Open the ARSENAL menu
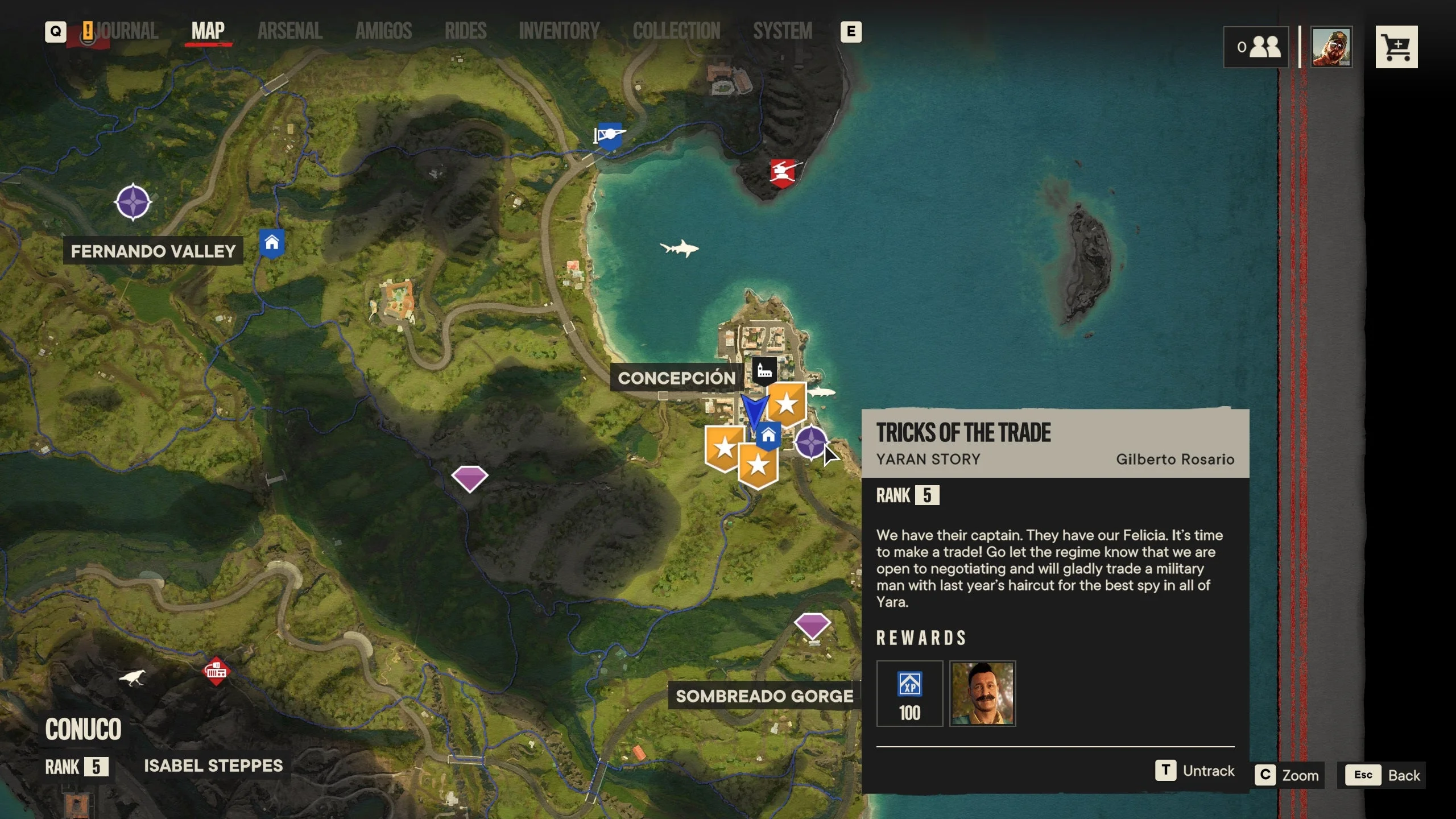The height and width of the screenshot is (819, 1456). coord(289,31)
